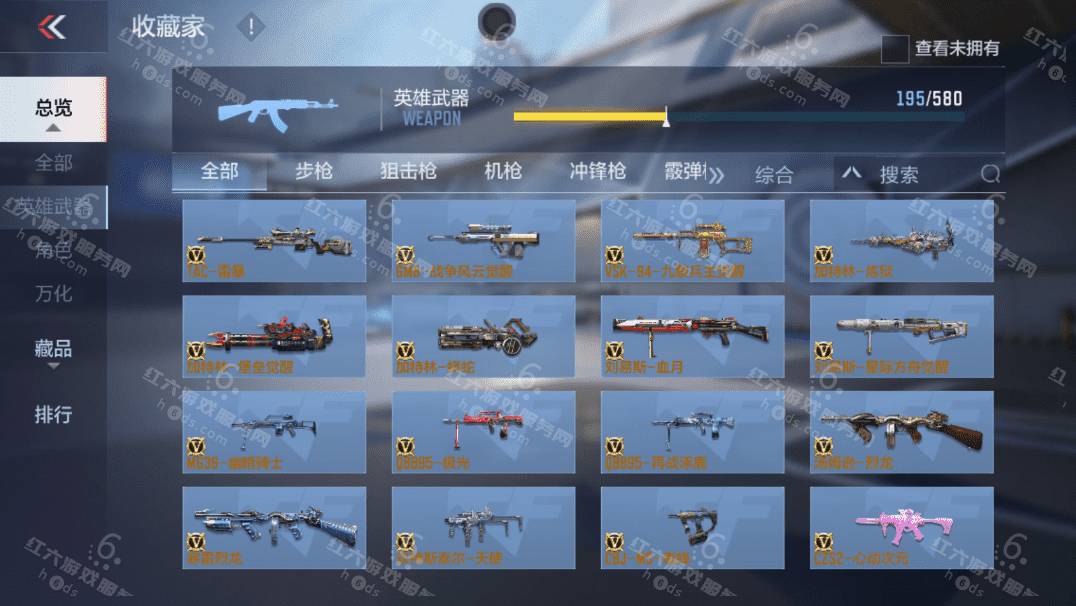The image size is (1076, 606).
Task: Toggle the 查看未拥有 checkbox
Action: coord(895,48)
